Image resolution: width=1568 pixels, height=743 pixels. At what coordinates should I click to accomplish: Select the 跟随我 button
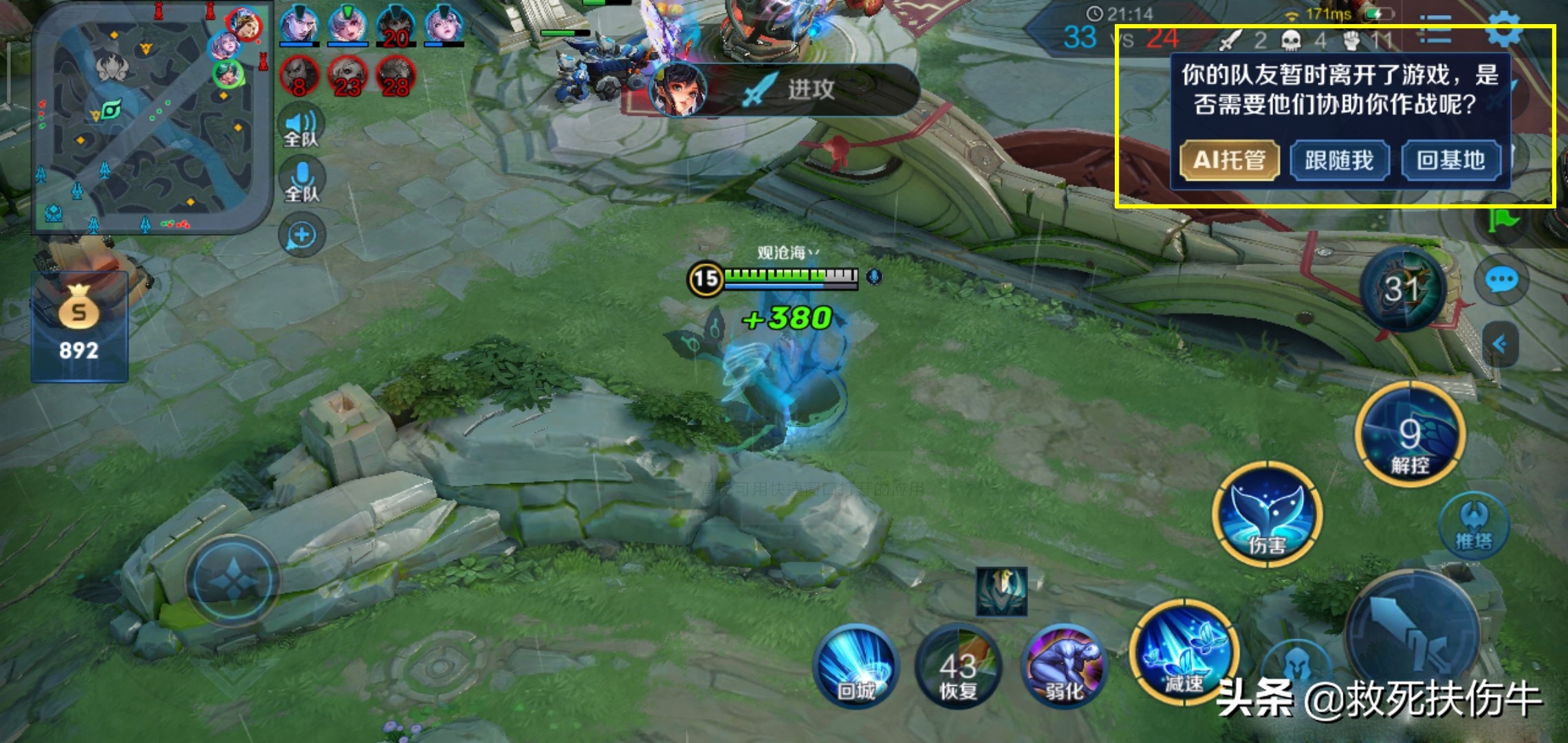coord(1339,160)
